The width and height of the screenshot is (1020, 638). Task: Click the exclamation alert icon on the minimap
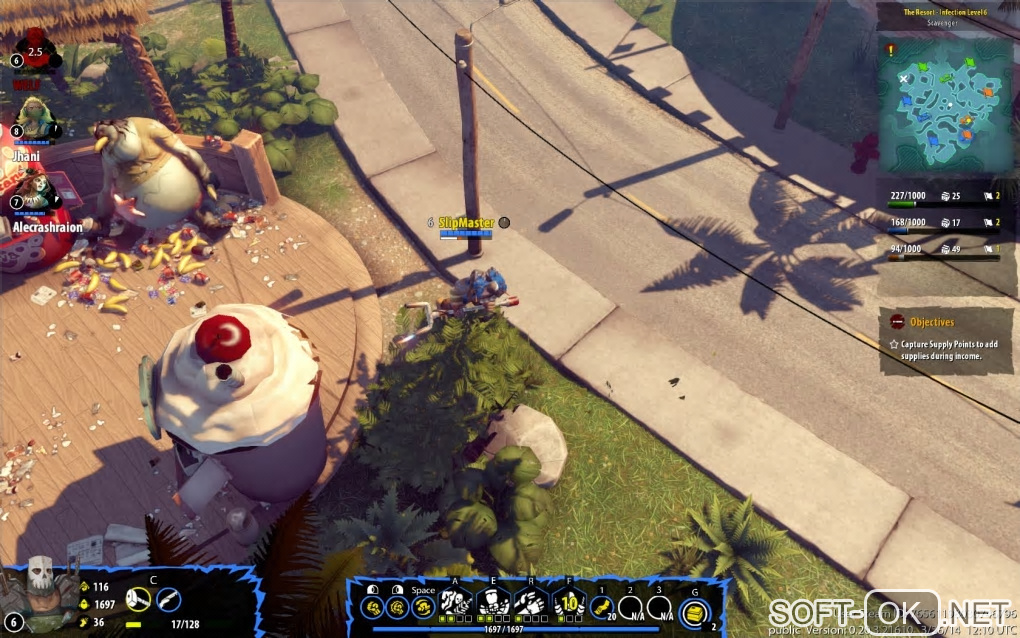coord(891,48)
